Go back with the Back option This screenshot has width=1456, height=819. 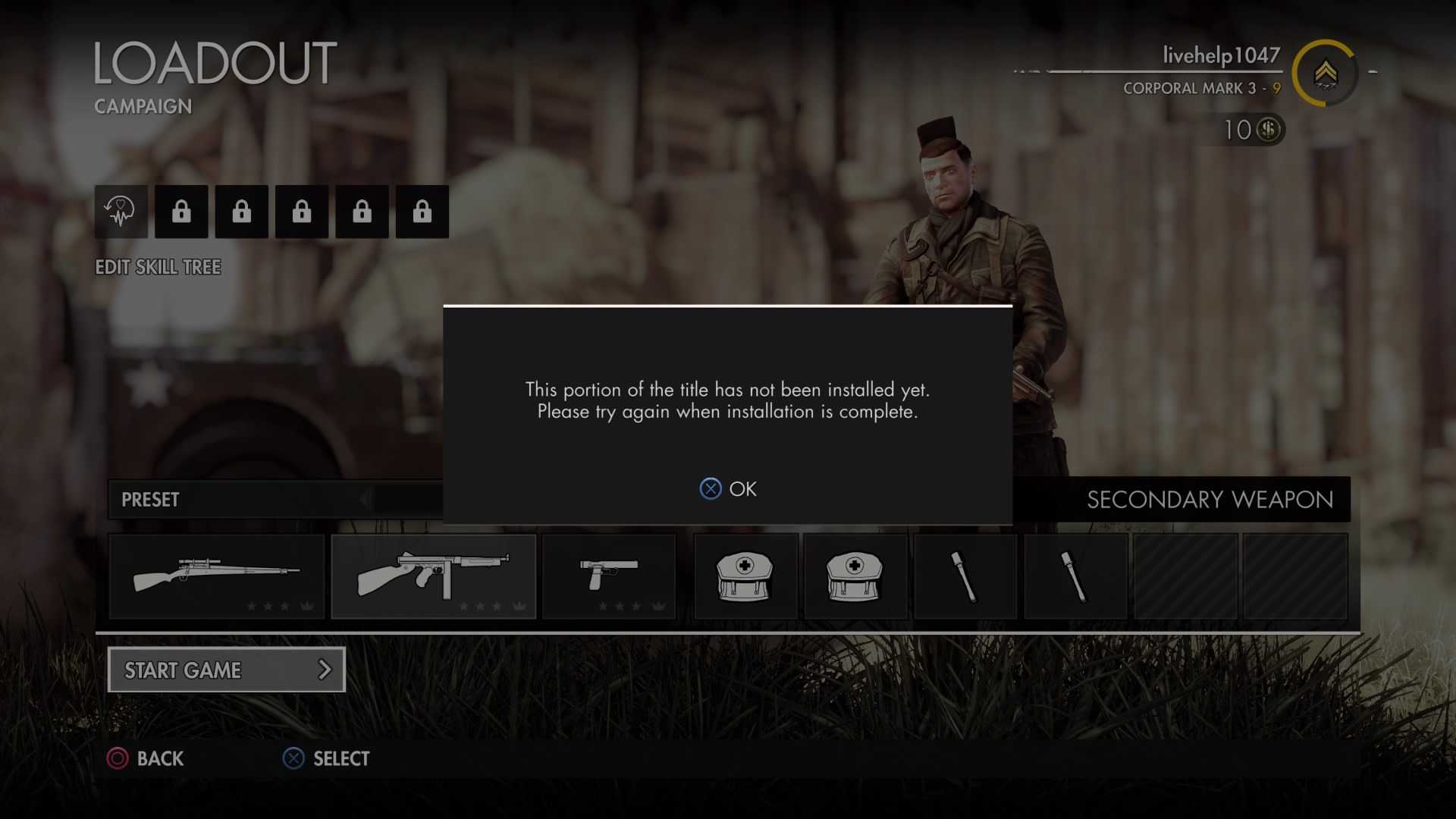coord(146,758)
